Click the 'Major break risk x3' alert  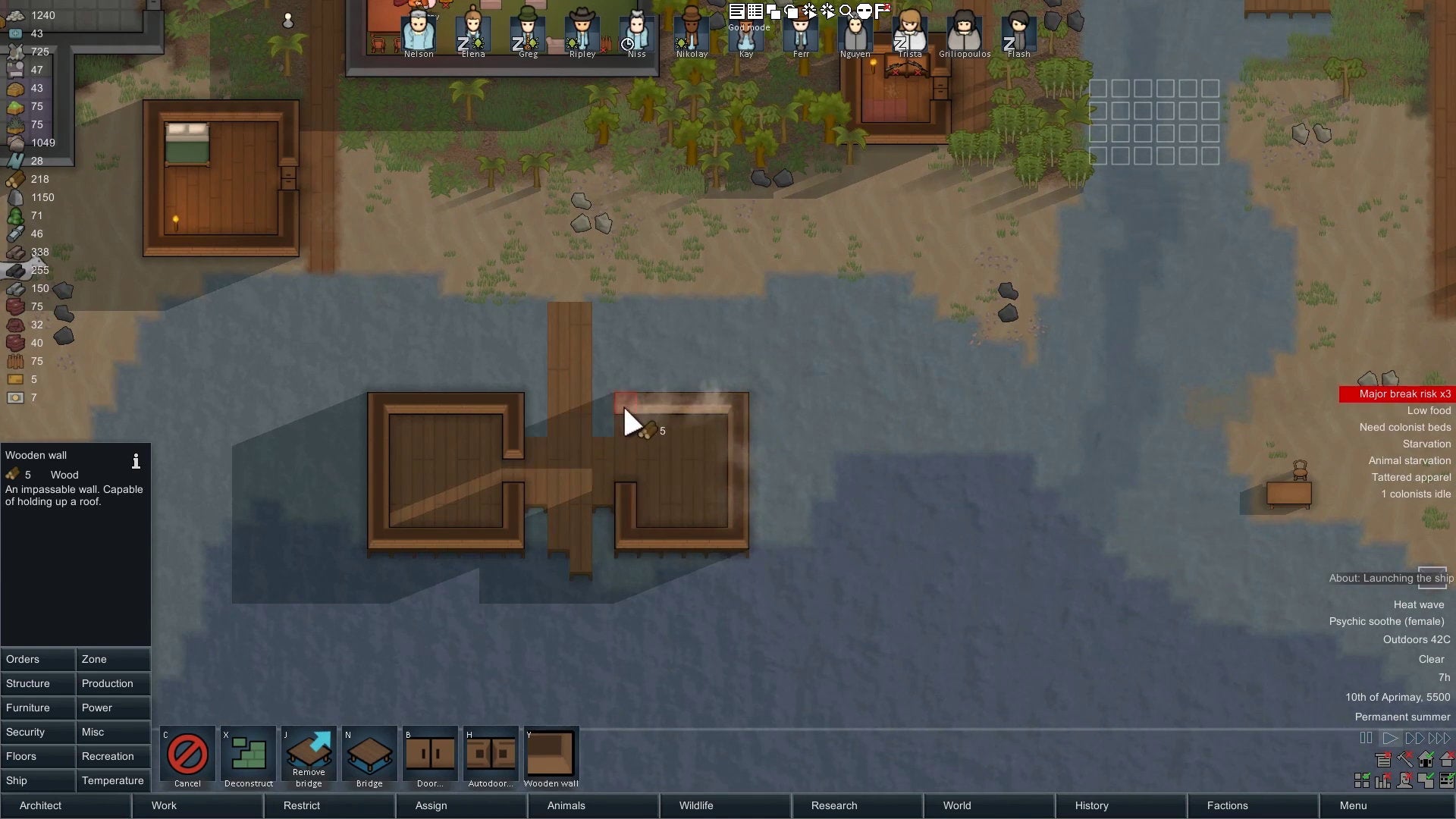(1404, 394)
